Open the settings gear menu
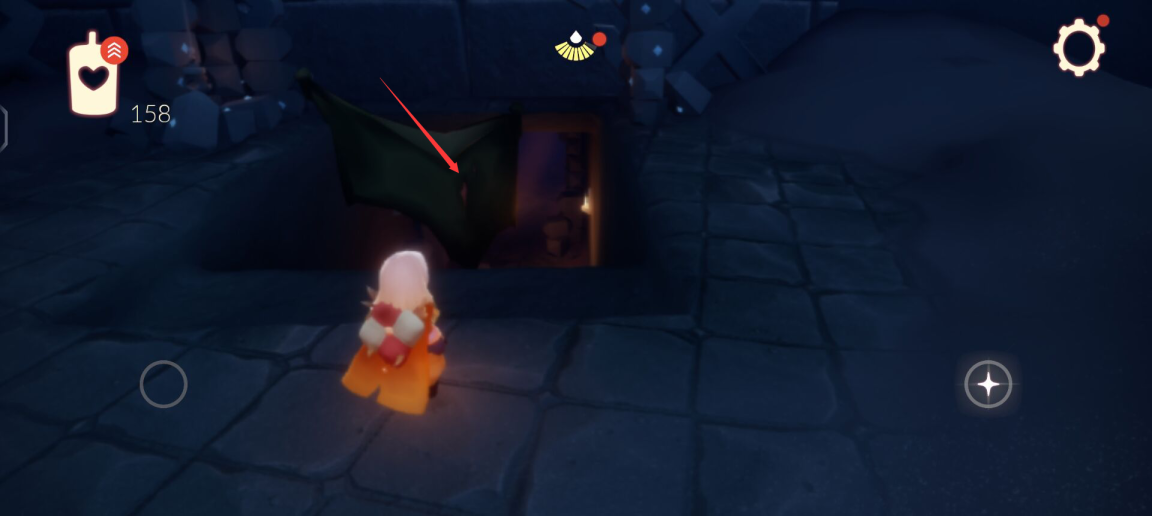The height and width of the screenshot is (516, 1152). pos(1079,46)
